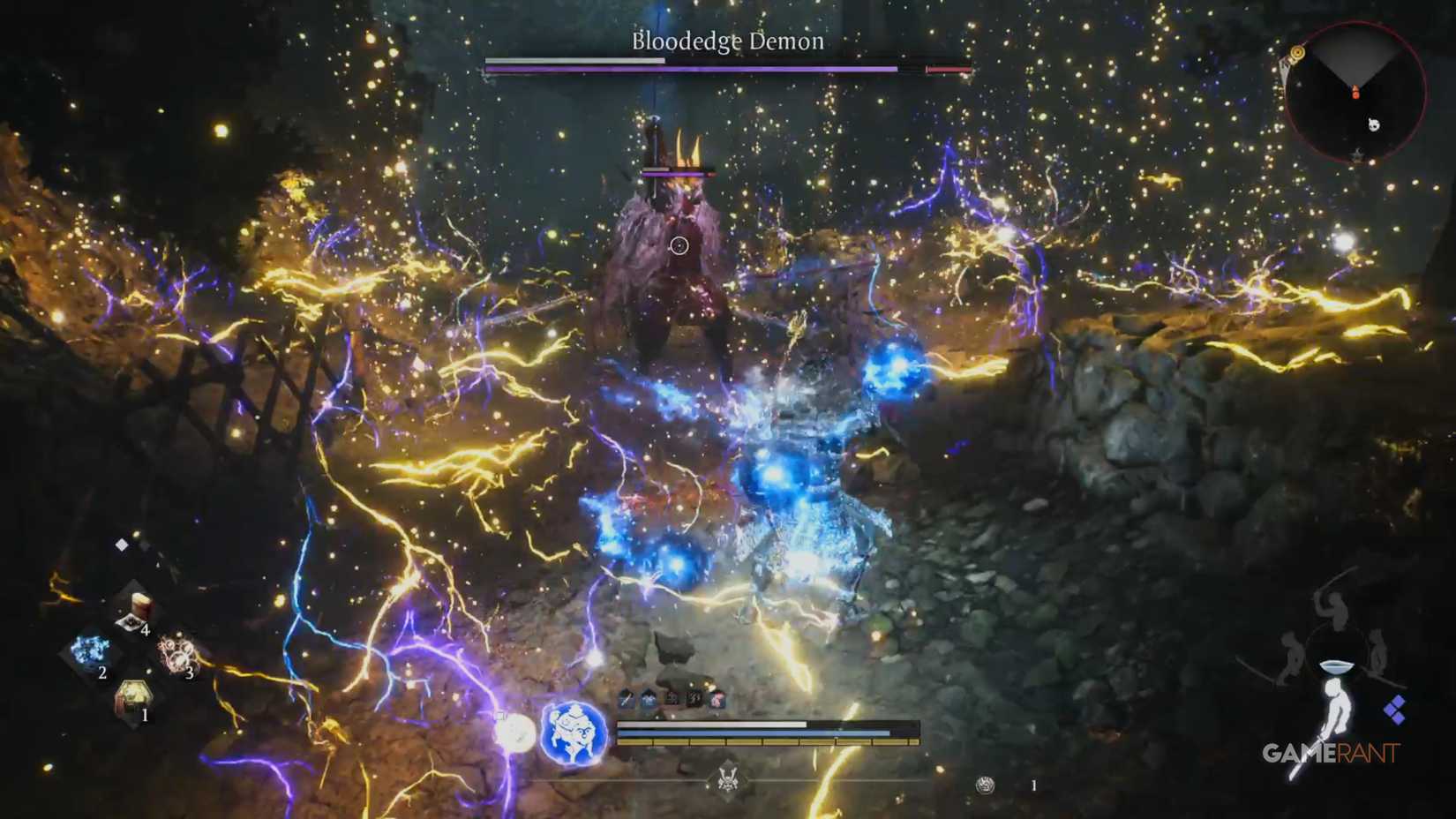Click the white enemy icon inside the minimap
Image resolution: width=1456 pixels, height=819 pixels.
coord(1373,124)
